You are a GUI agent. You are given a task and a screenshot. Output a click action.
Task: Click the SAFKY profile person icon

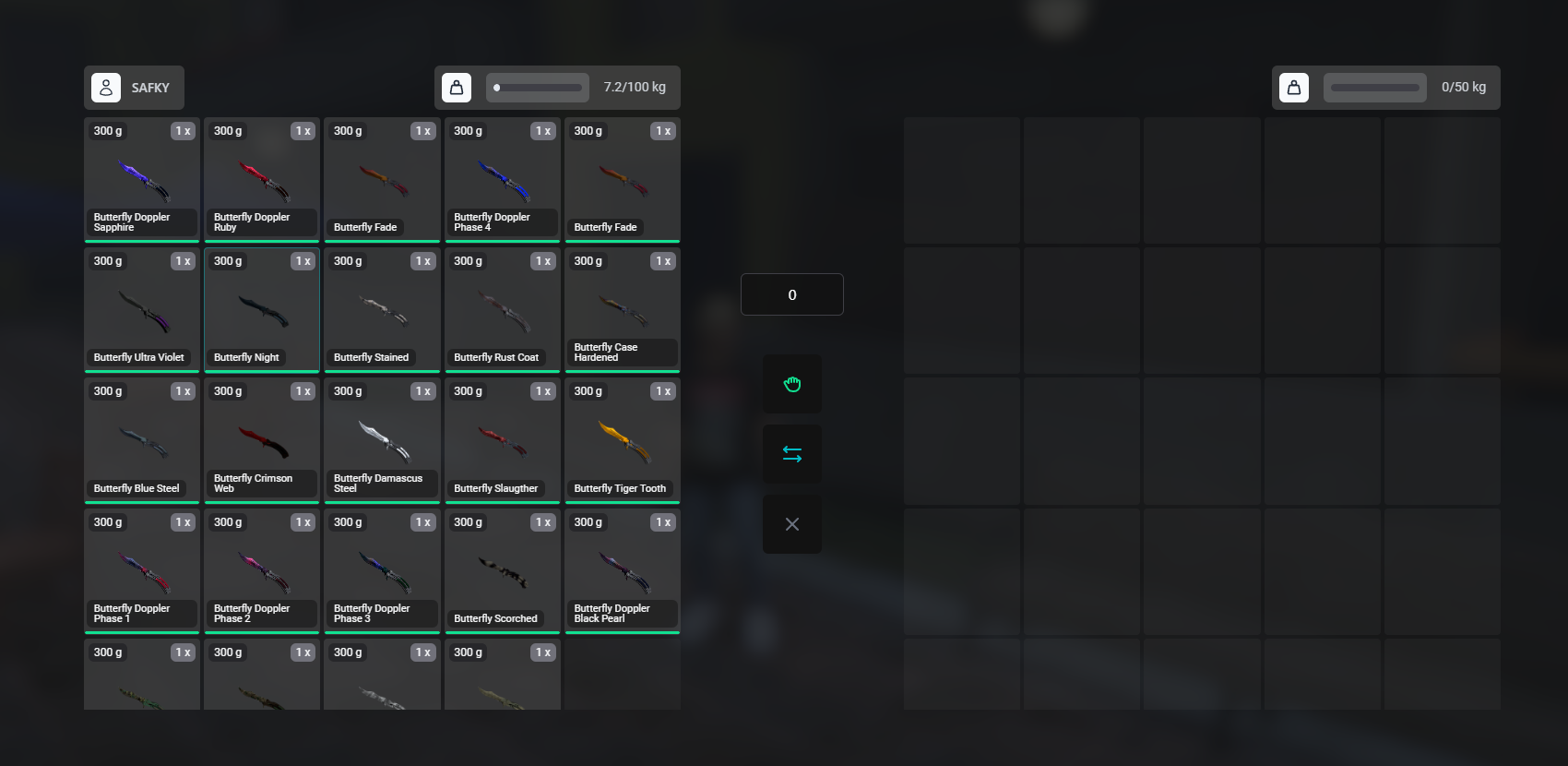click(107, 87)
